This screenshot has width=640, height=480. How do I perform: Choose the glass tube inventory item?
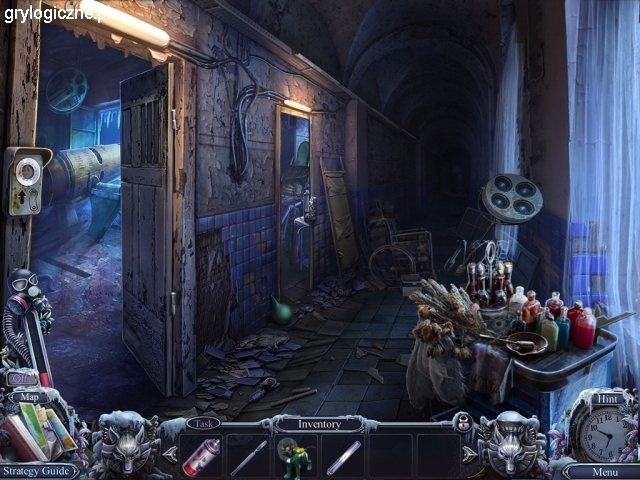(342, 457)
